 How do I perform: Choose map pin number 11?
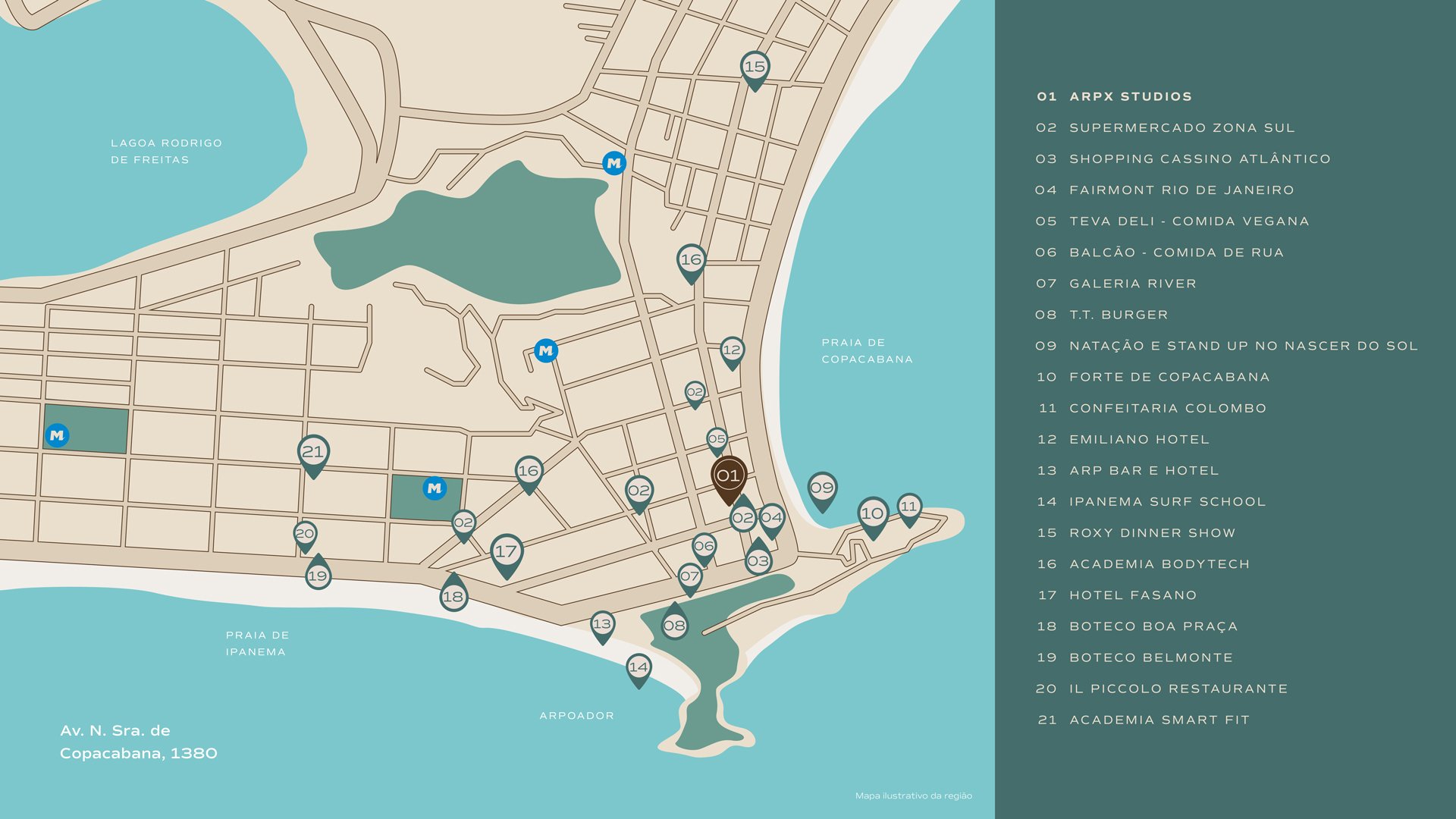(909, 507)
